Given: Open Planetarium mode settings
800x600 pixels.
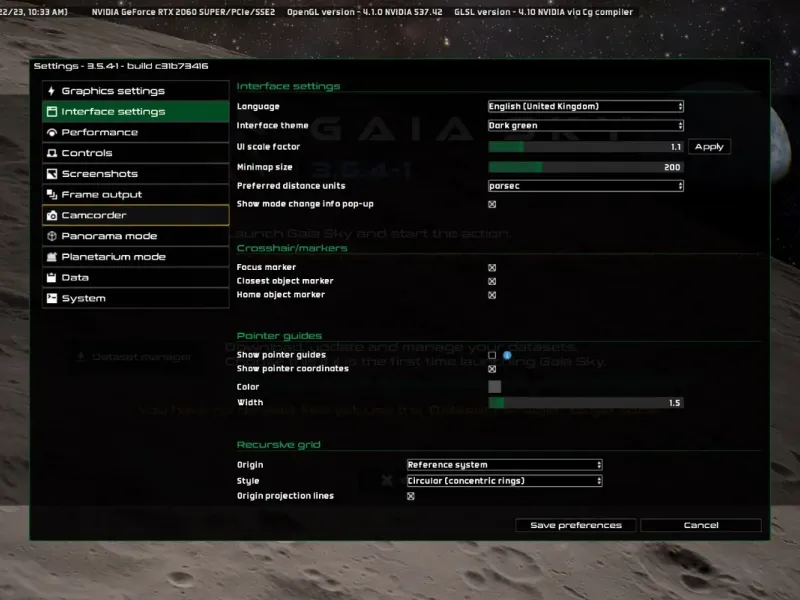Looking at the screenshot, I should pos(135,257).
